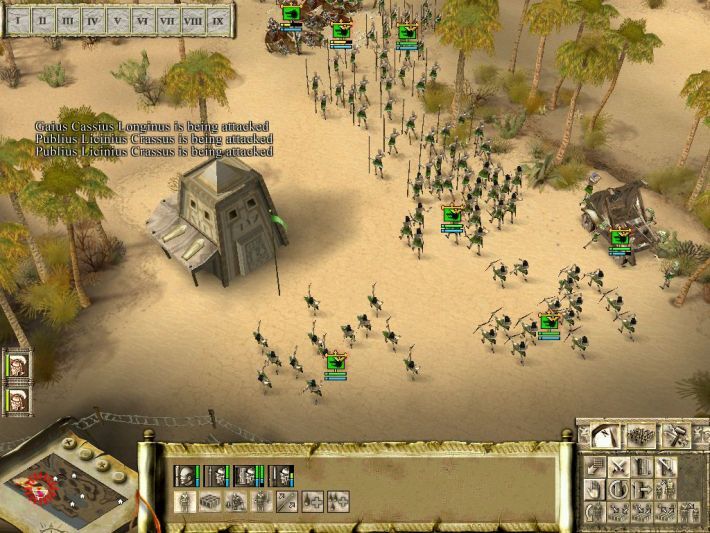Use the single blood drop heal icon

pyautogui.click(x=314, y=501)
